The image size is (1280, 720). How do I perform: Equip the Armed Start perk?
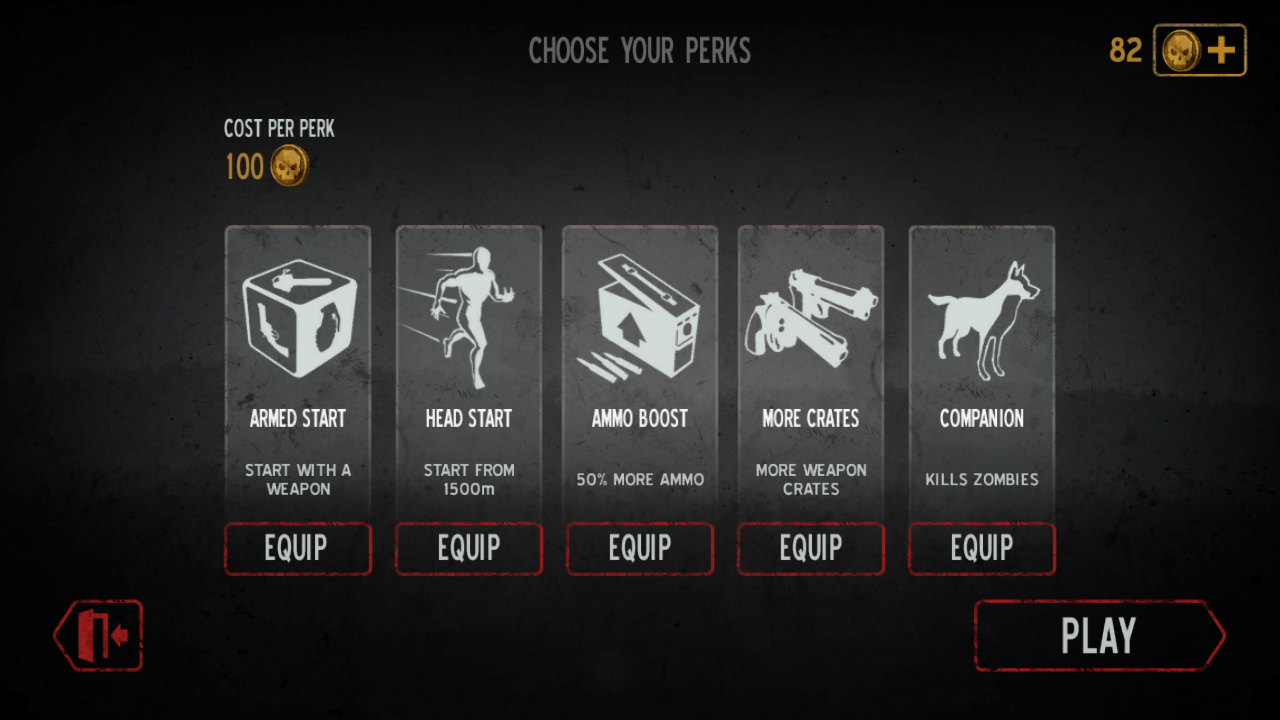(x=297, y=548)
